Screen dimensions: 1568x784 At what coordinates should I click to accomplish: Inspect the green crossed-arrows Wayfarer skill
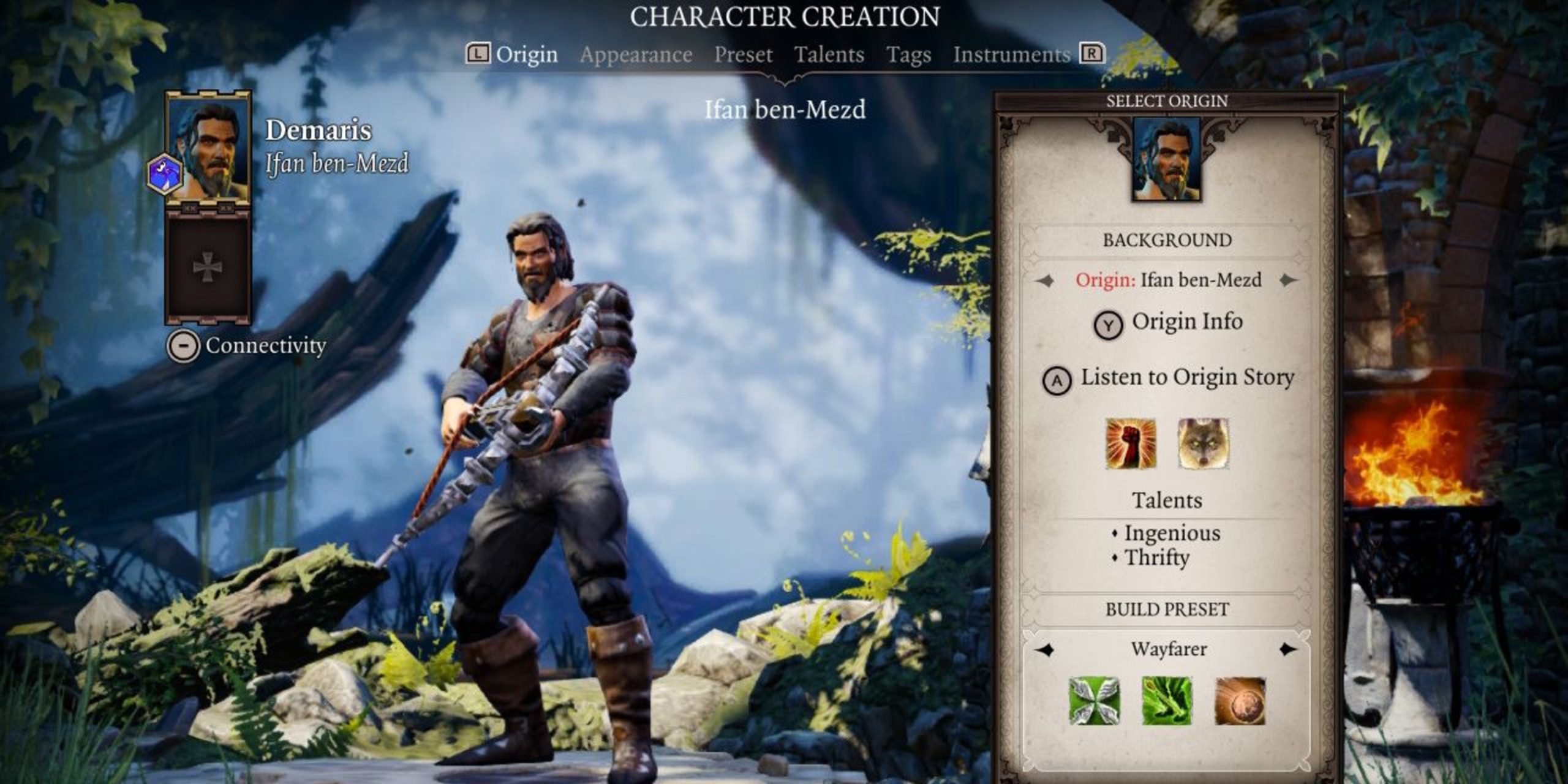click(x=1095, y=701)
